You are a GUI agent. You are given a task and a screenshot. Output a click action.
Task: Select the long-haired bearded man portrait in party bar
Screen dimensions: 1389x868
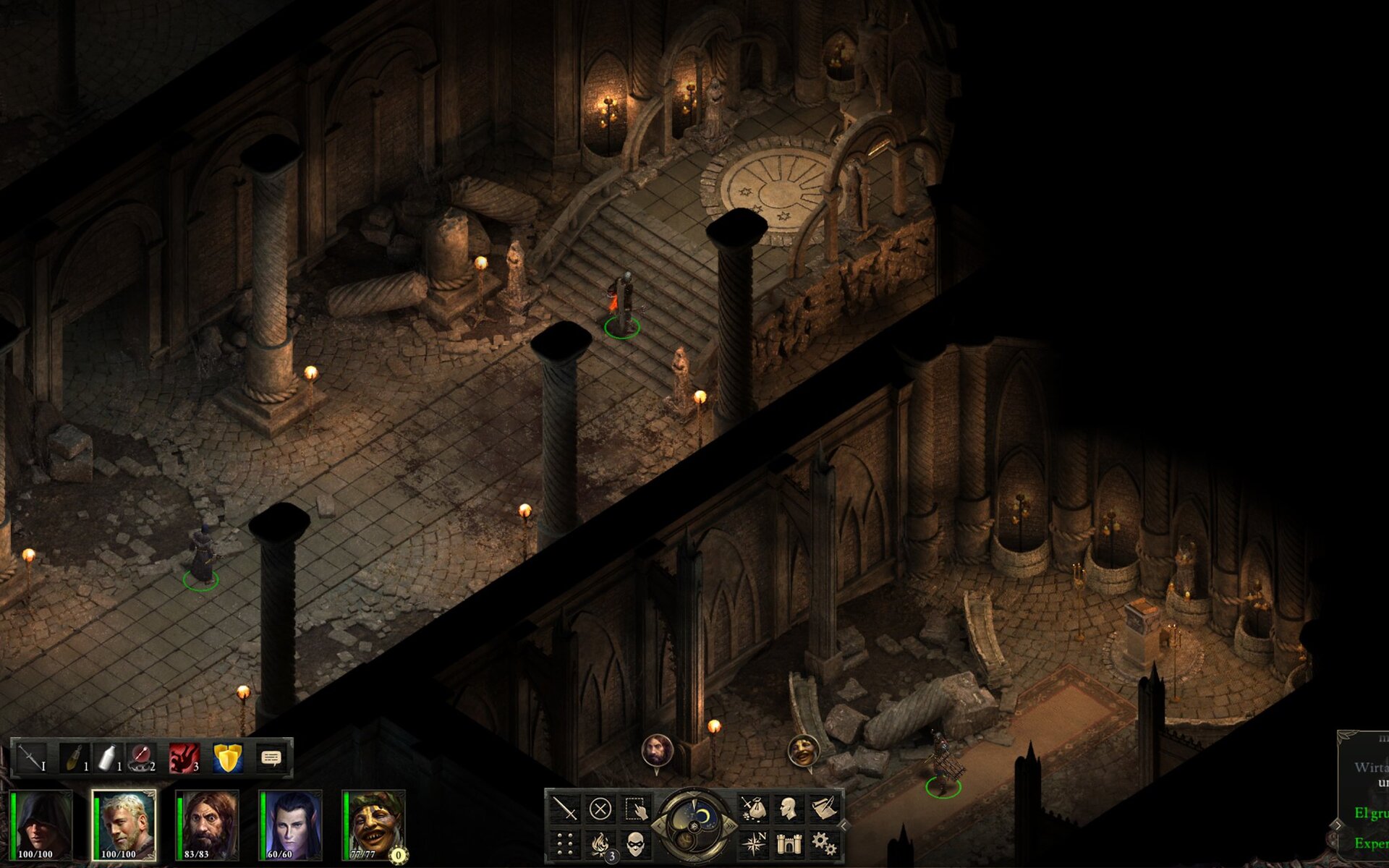click(x=208, y=825)
